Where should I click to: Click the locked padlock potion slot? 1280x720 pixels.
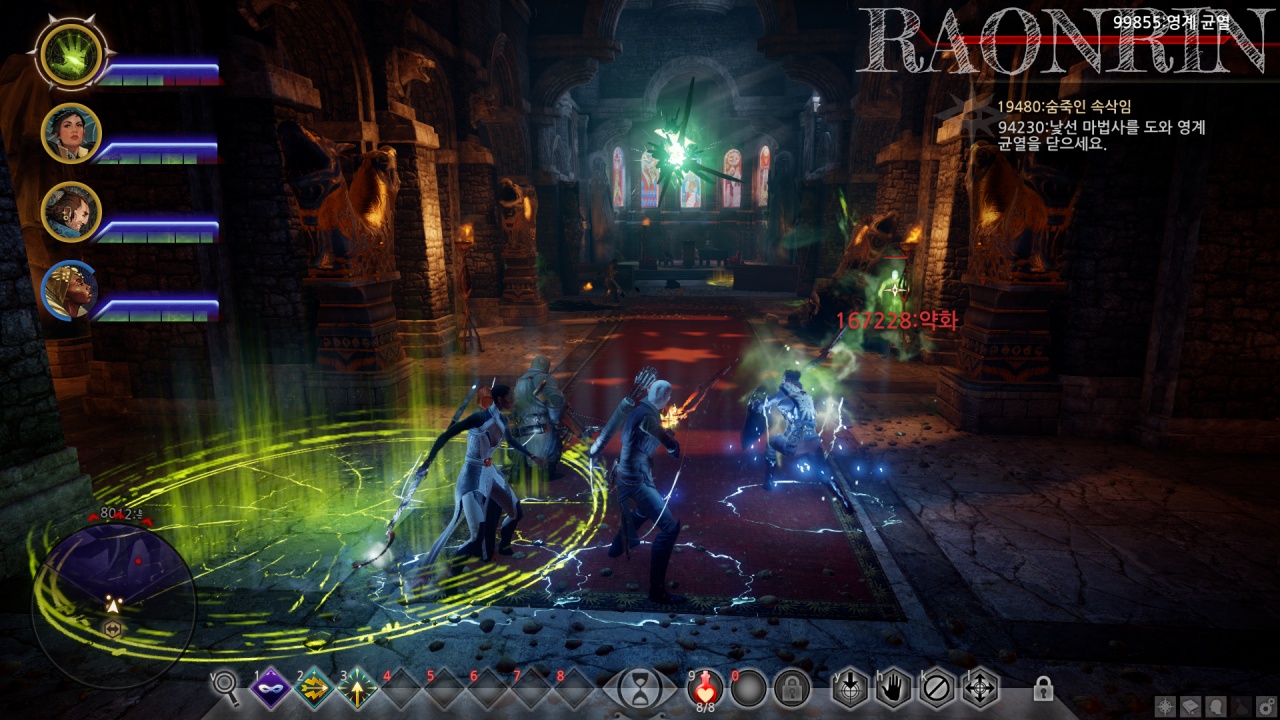click(791, 688)
